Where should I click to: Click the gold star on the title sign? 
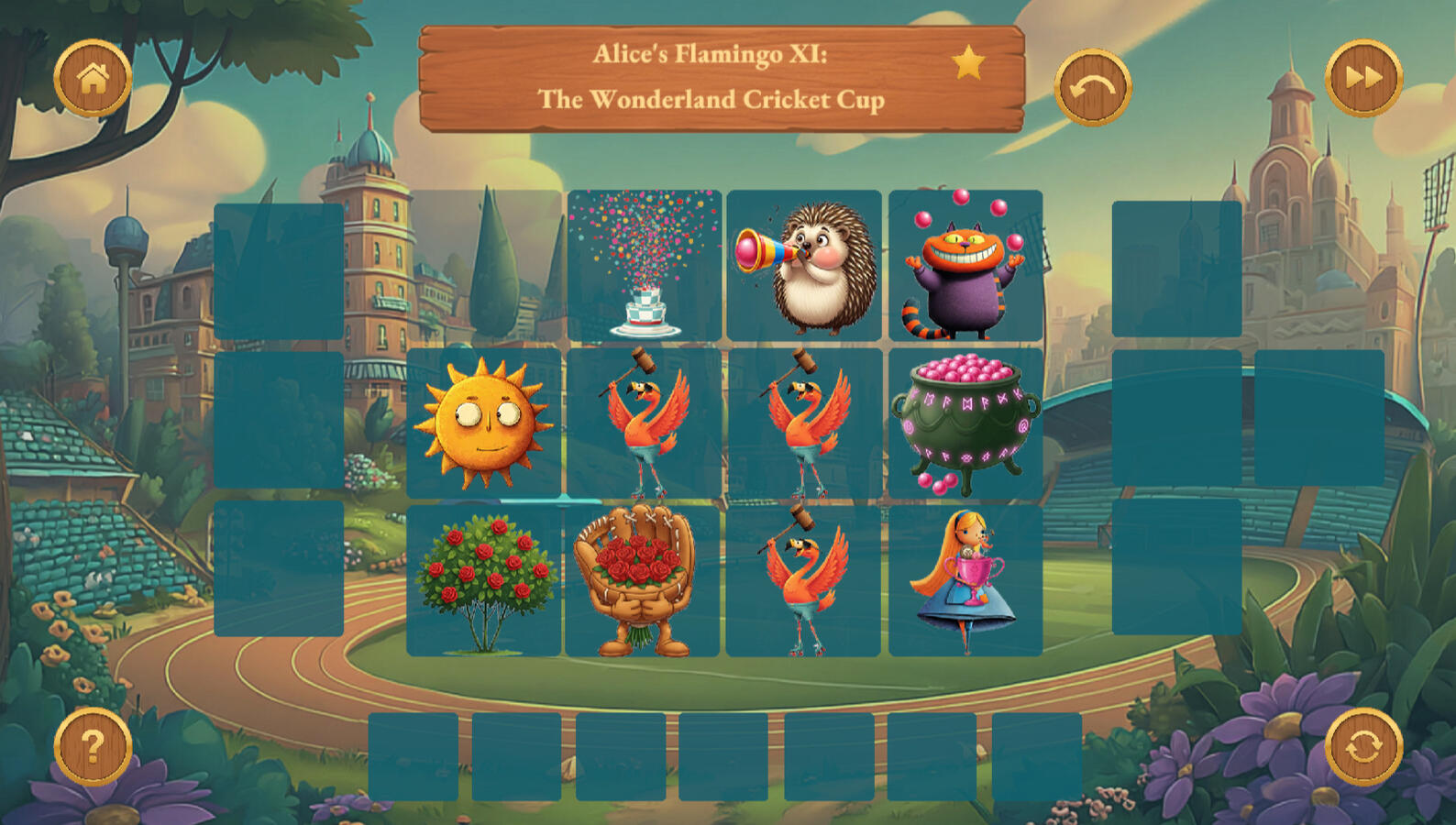point(968,64)
